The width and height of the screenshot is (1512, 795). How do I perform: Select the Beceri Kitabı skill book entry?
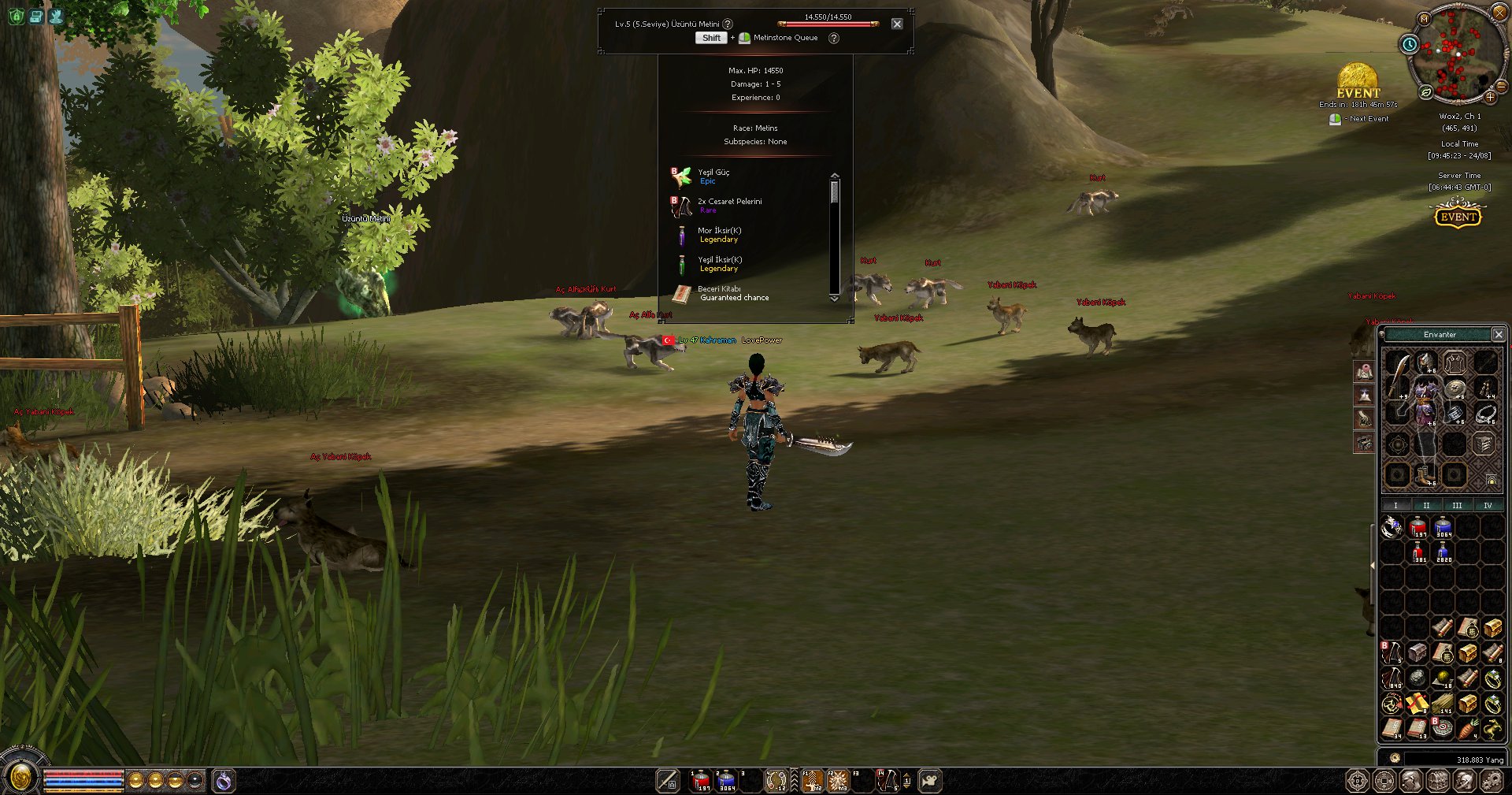click(719, 292)
